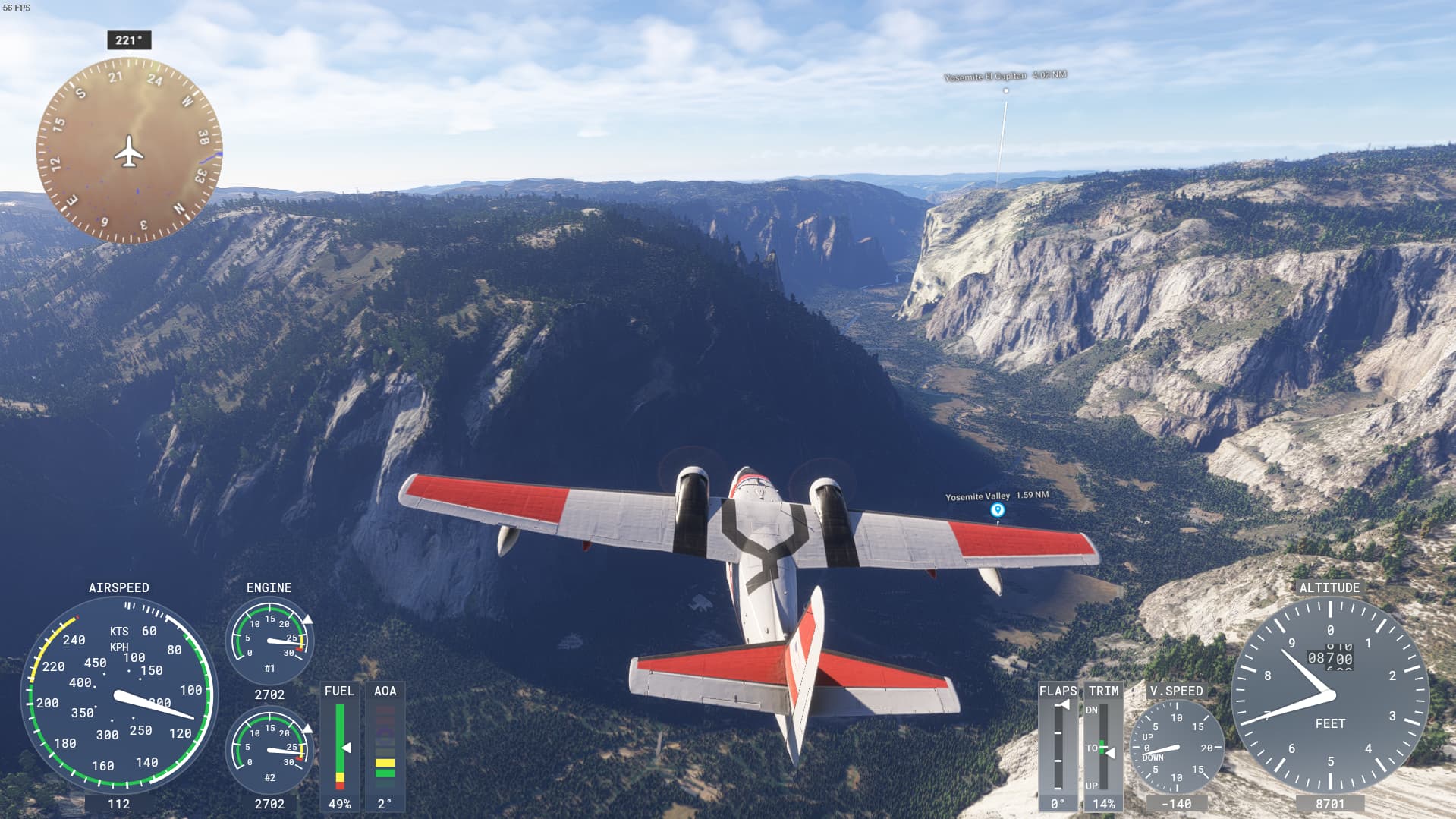This screenshot has height=819, width=1456.
Task: Toggle the Yosemite El Capitan POI pin
Action: tap(1007, 89)
